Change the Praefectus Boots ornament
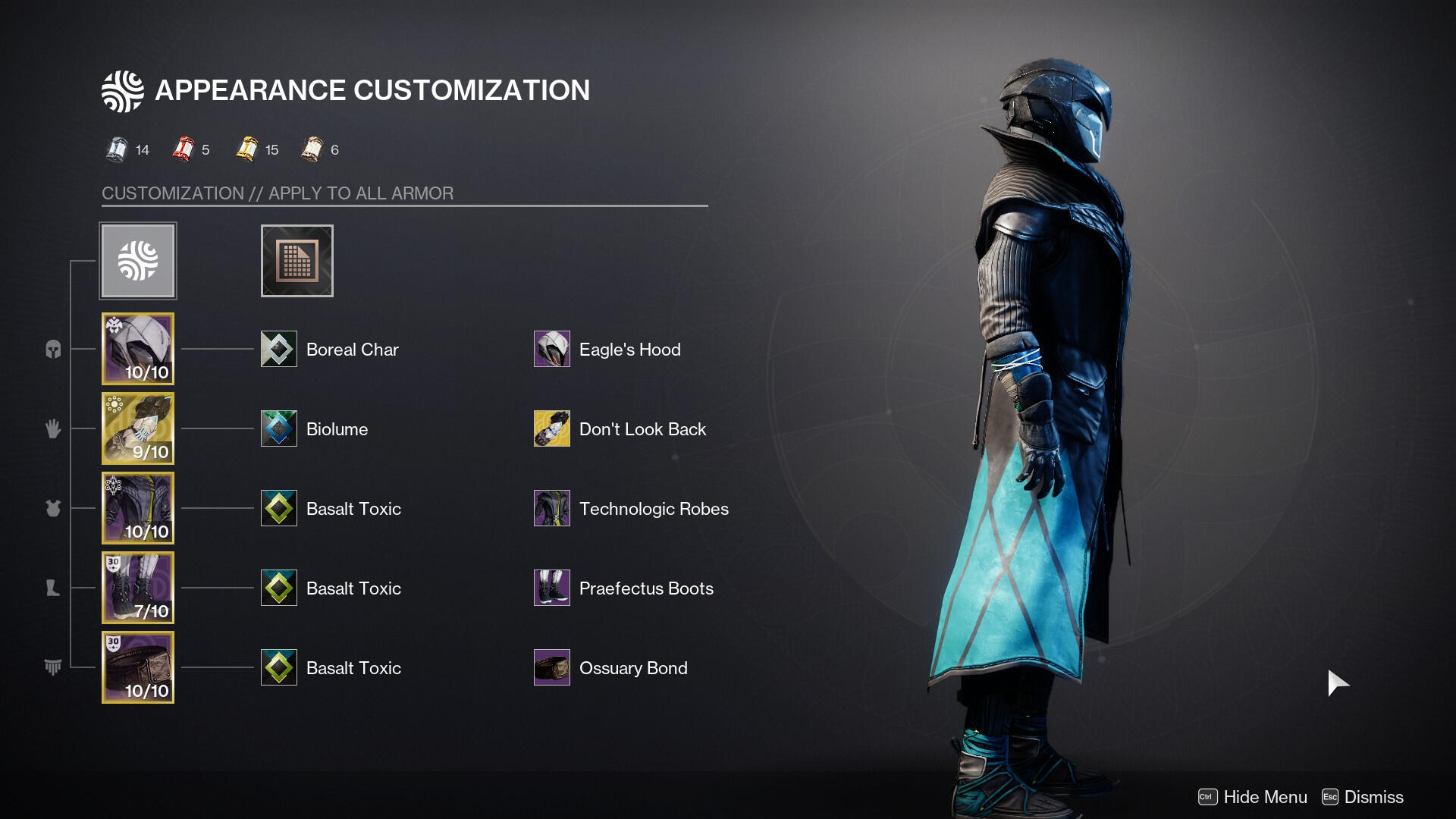Screen dimensions: 1456x819 click(x=552, y=588)
